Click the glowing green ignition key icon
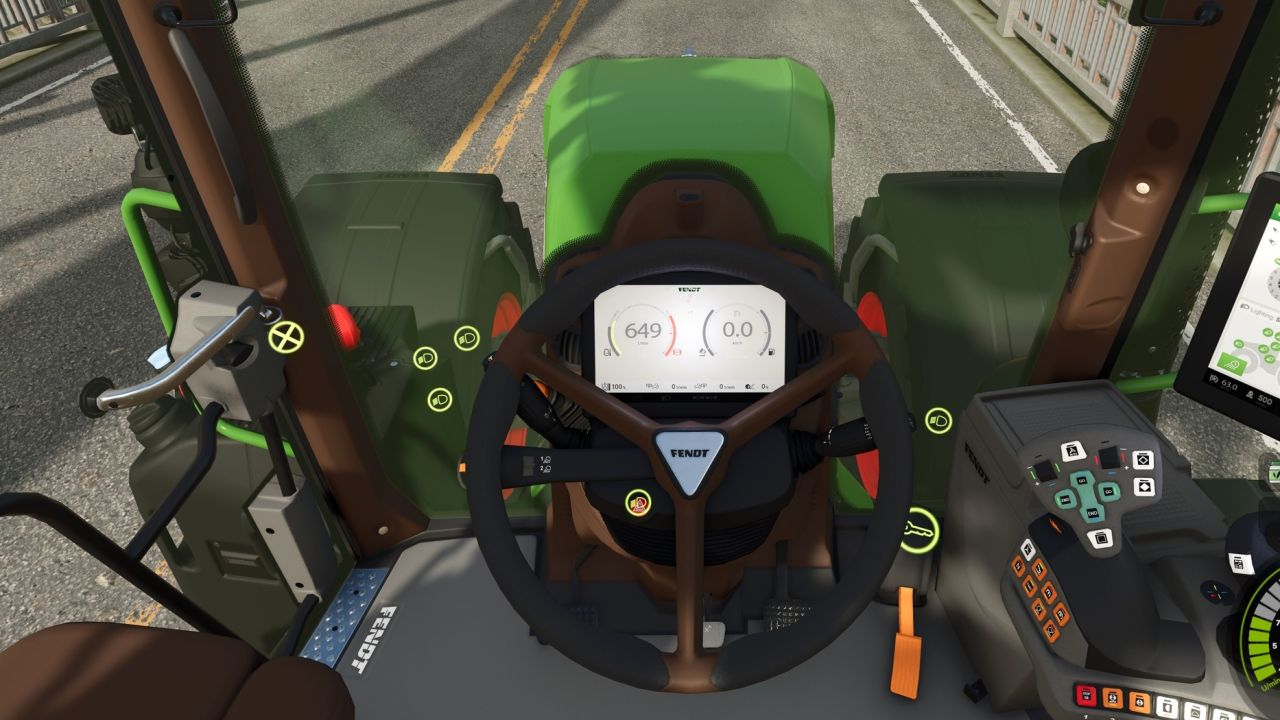The image size is (1280, 720). point(920,530)
